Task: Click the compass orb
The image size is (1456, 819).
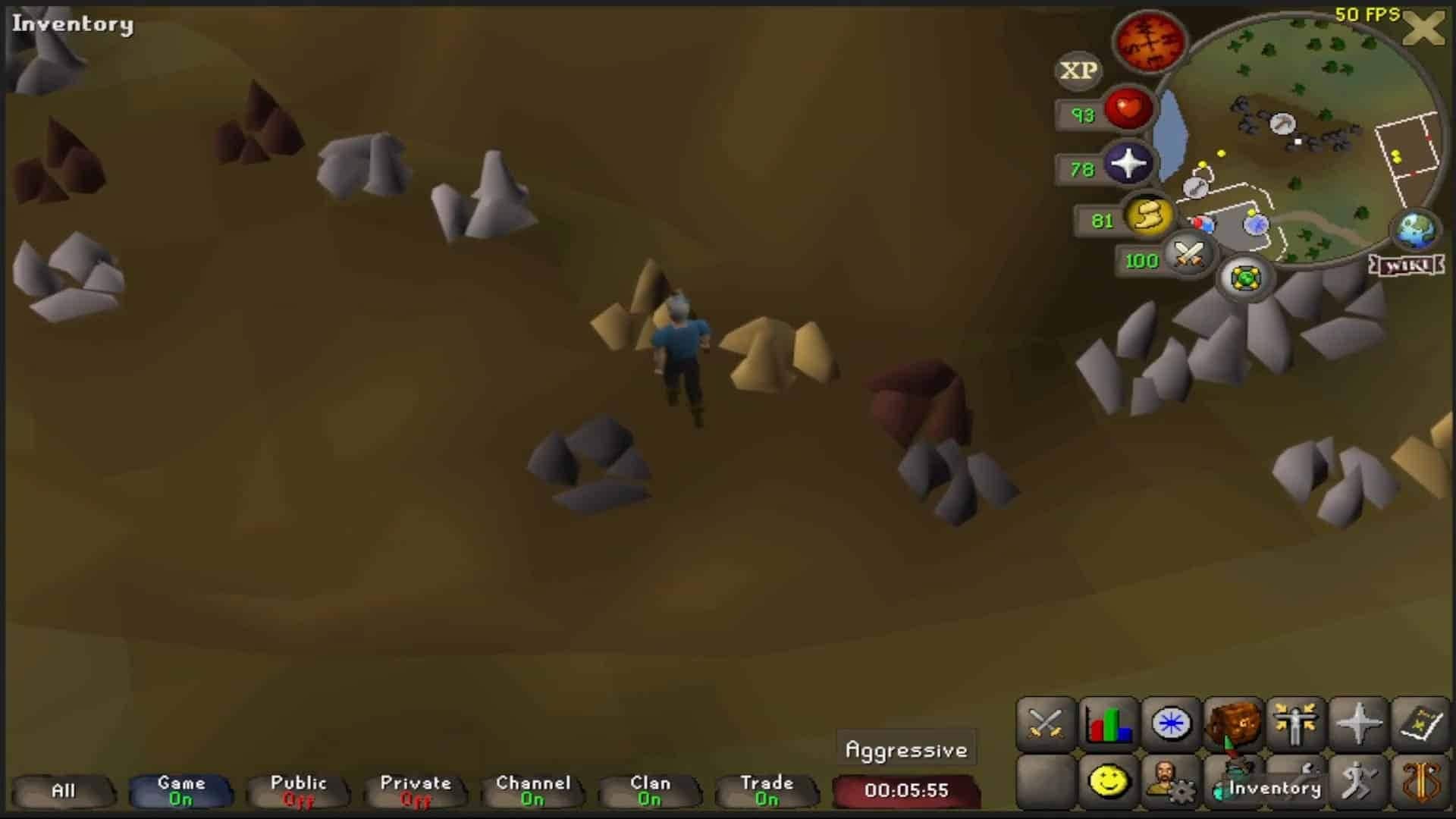Action: point(1149,42)
